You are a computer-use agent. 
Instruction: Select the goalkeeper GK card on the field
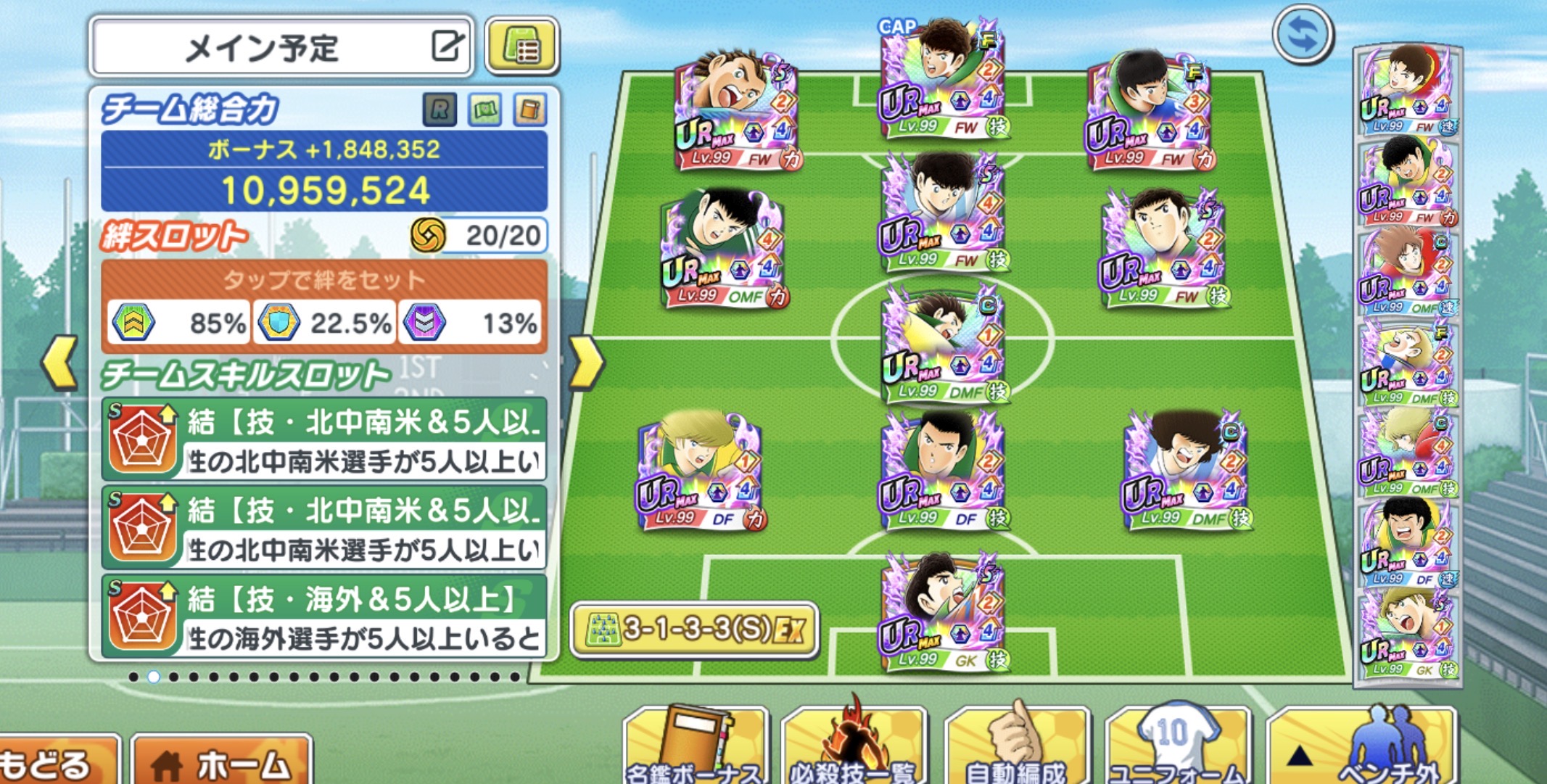click(941, 613)
